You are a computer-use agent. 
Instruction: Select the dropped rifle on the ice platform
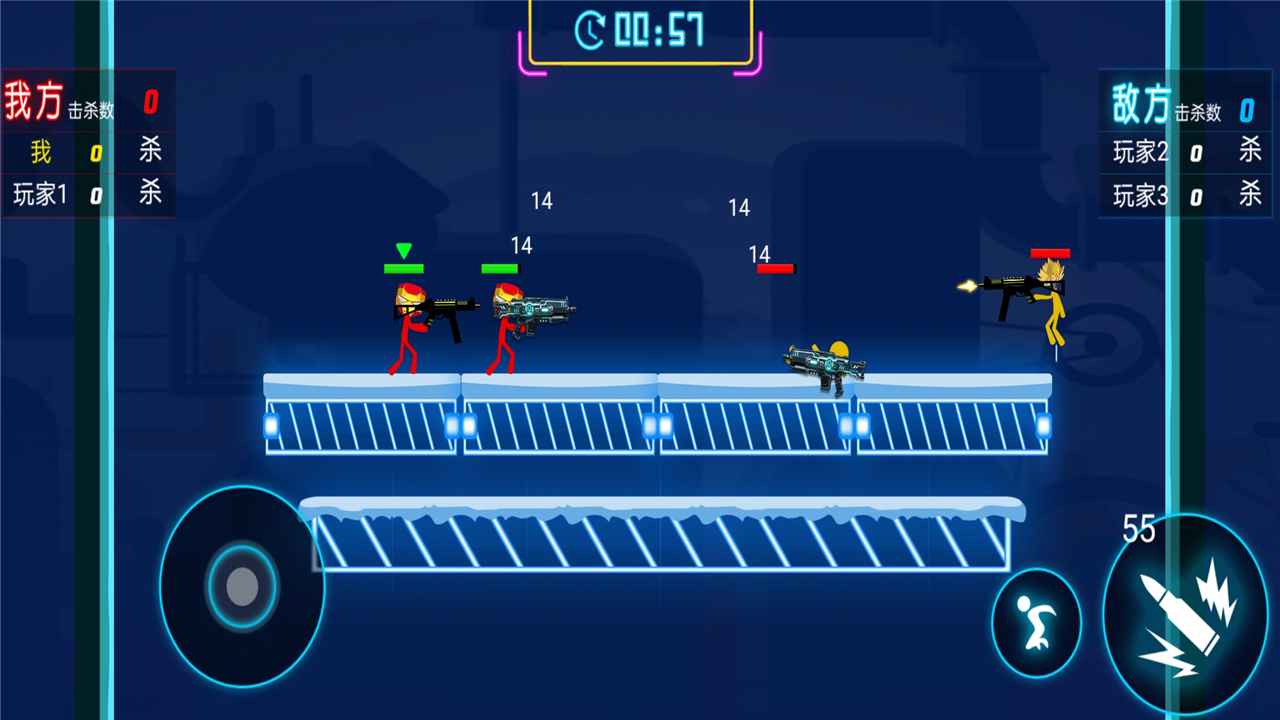(825, 365)
